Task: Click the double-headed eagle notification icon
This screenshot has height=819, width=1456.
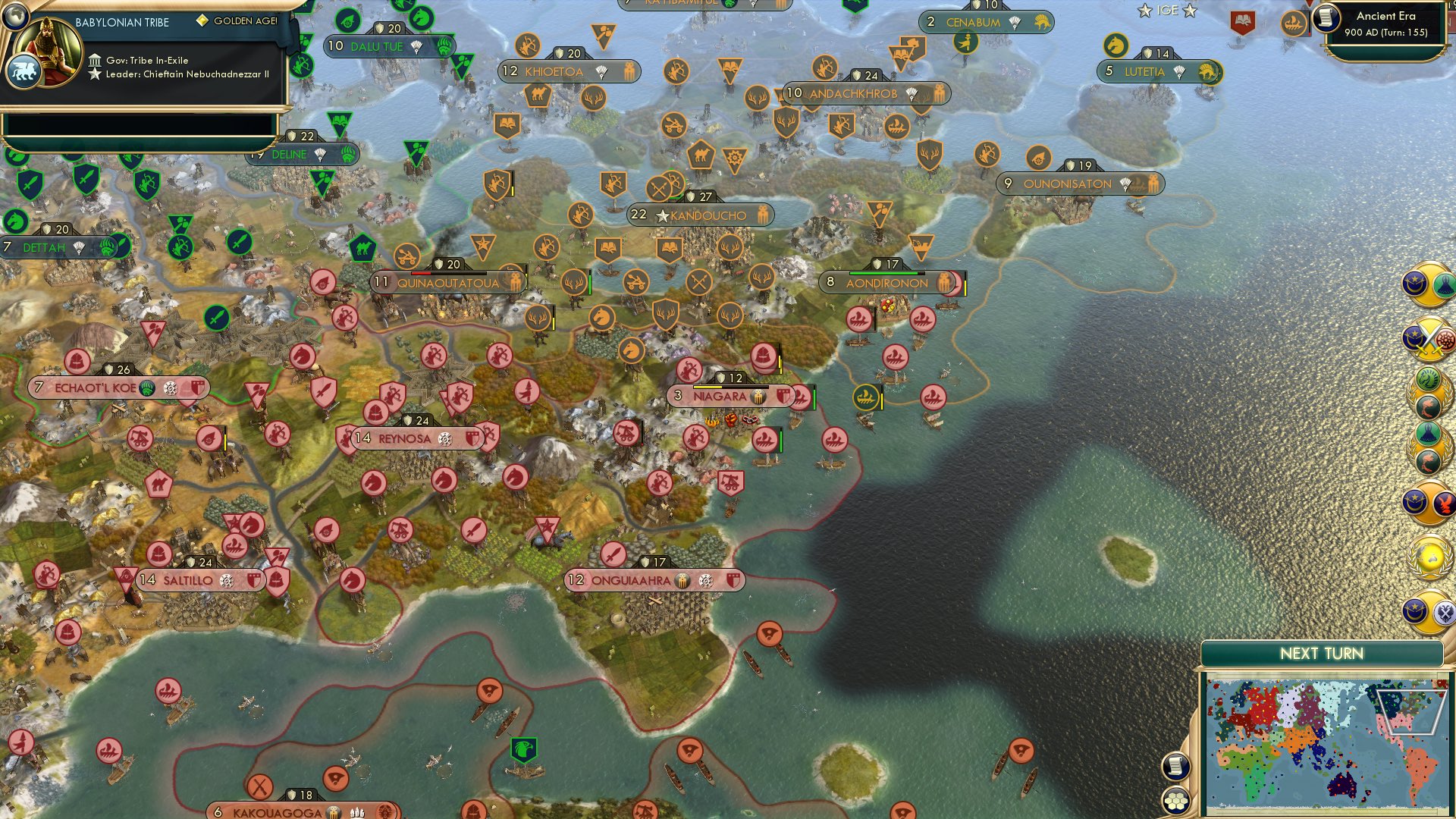Action: (x=1446, y=613)
